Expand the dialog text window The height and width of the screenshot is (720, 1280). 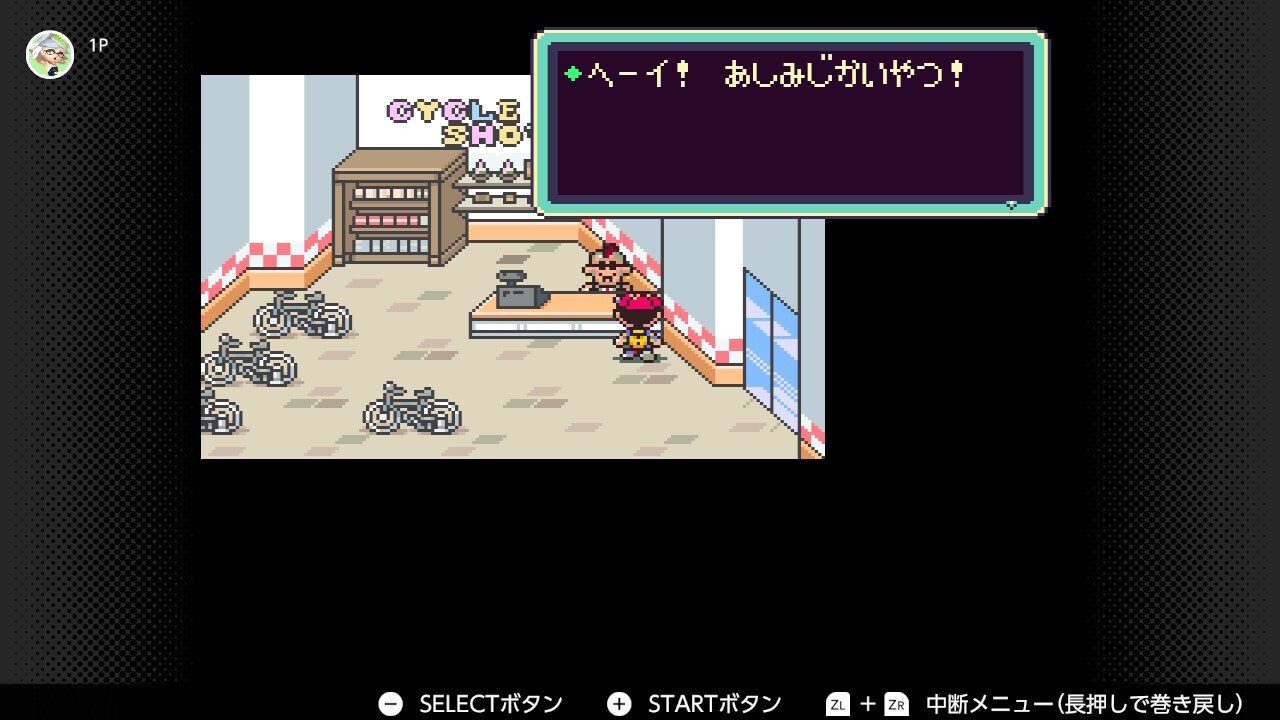pos(790,120)
